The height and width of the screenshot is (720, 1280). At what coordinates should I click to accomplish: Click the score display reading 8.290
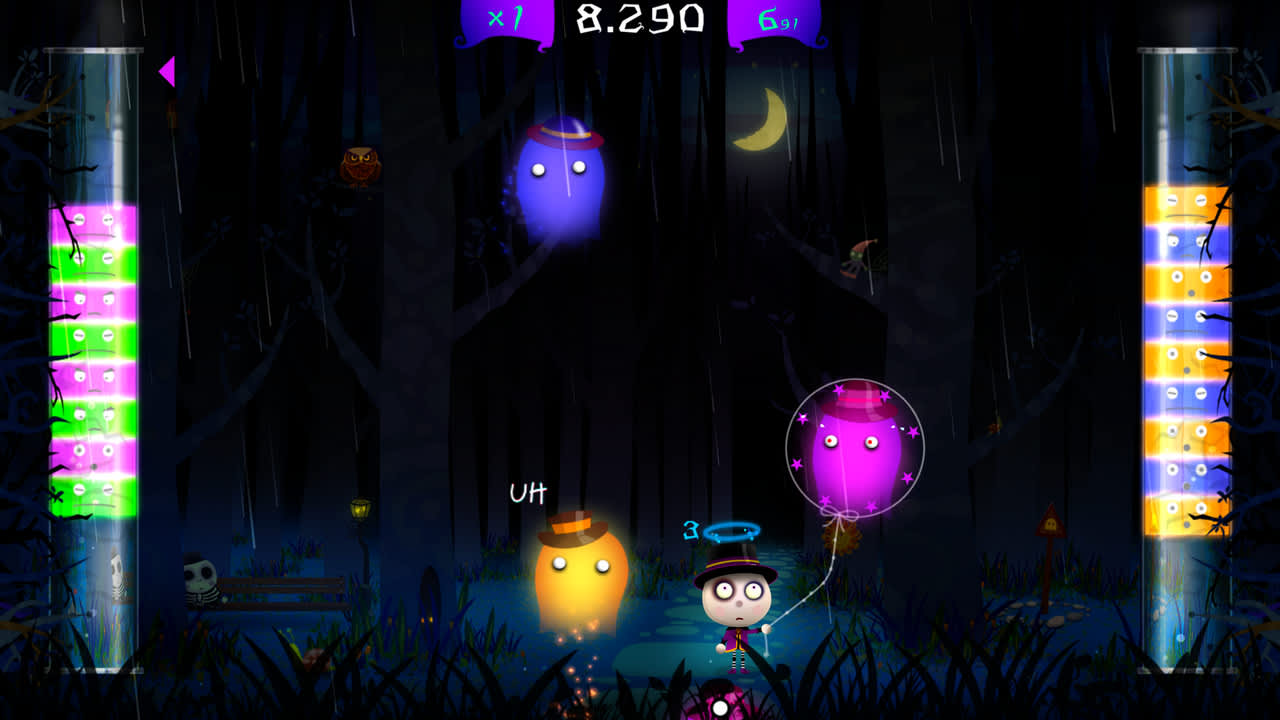640,17
